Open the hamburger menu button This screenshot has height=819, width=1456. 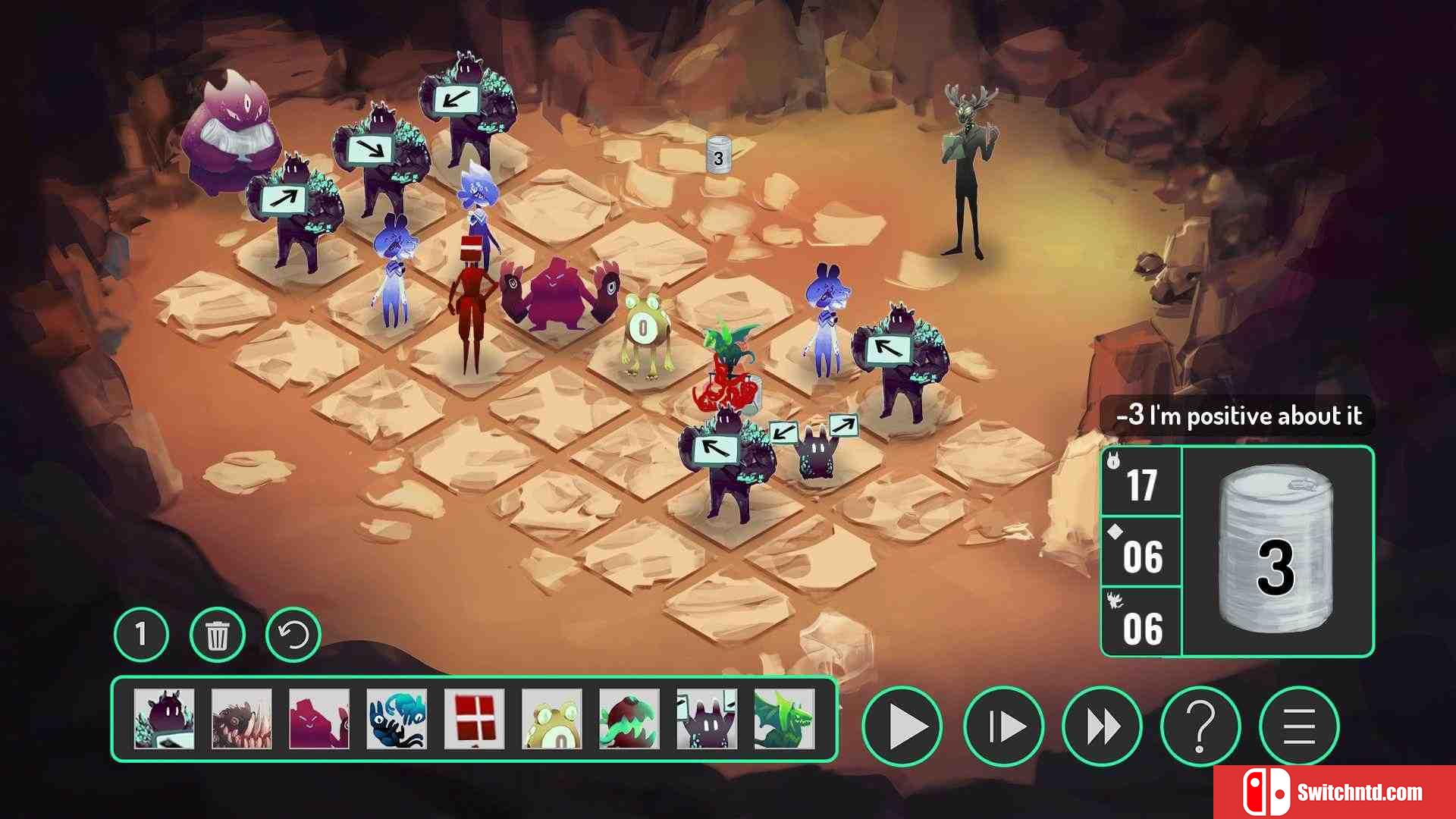tap(1299, 726)
